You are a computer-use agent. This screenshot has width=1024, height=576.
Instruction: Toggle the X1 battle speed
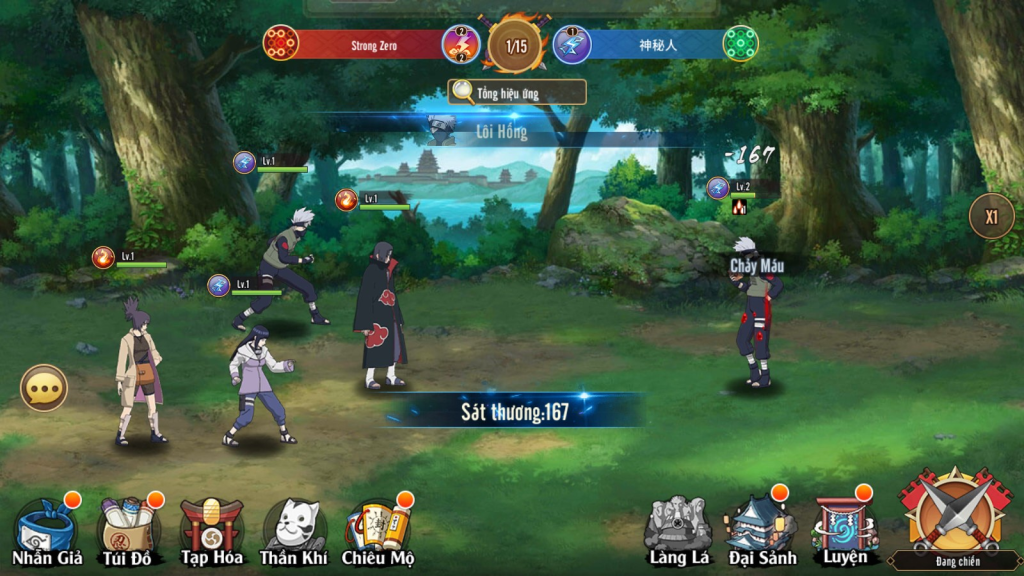pos(991,216)
